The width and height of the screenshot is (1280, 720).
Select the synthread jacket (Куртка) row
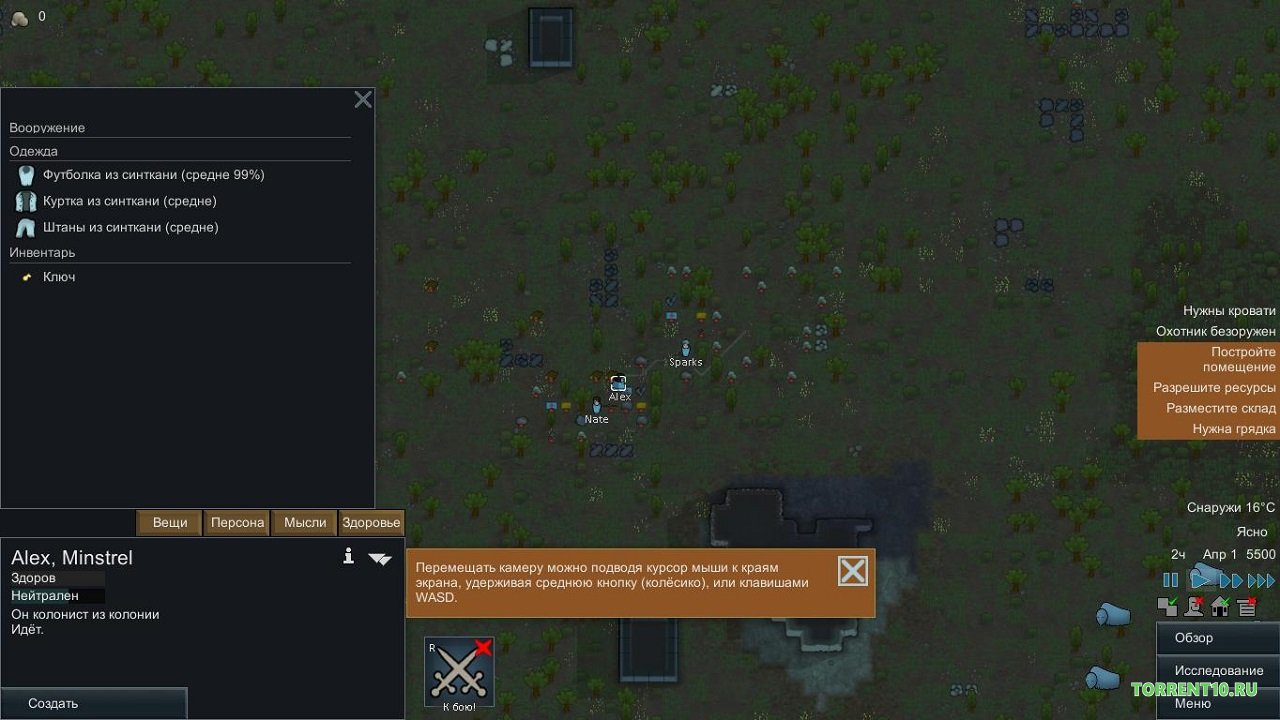click(x=130, y=201)
